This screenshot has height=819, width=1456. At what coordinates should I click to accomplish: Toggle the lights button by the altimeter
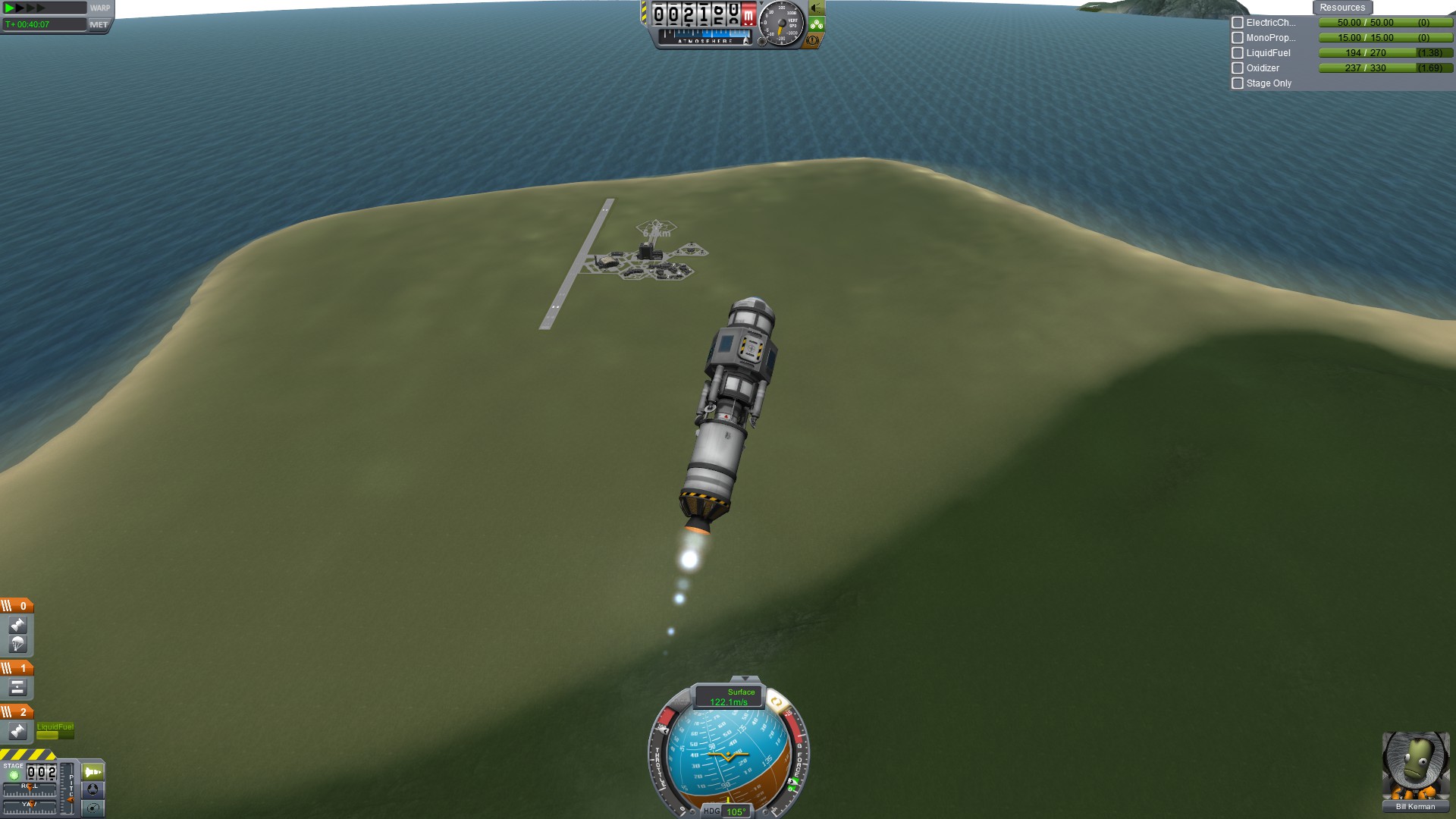(x=817, y=8)
